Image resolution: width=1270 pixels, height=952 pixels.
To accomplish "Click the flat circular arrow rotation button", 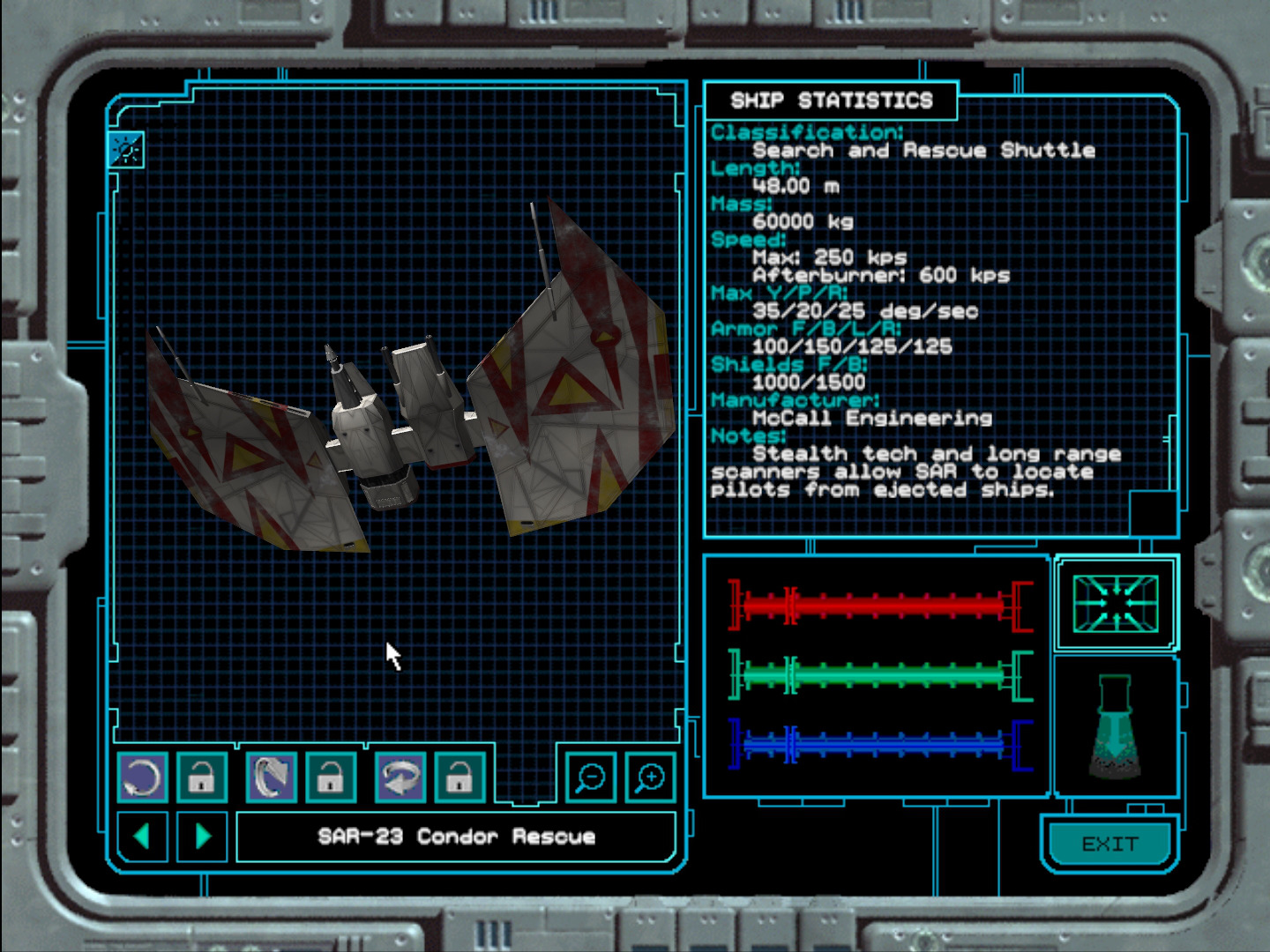I will 142,777.
